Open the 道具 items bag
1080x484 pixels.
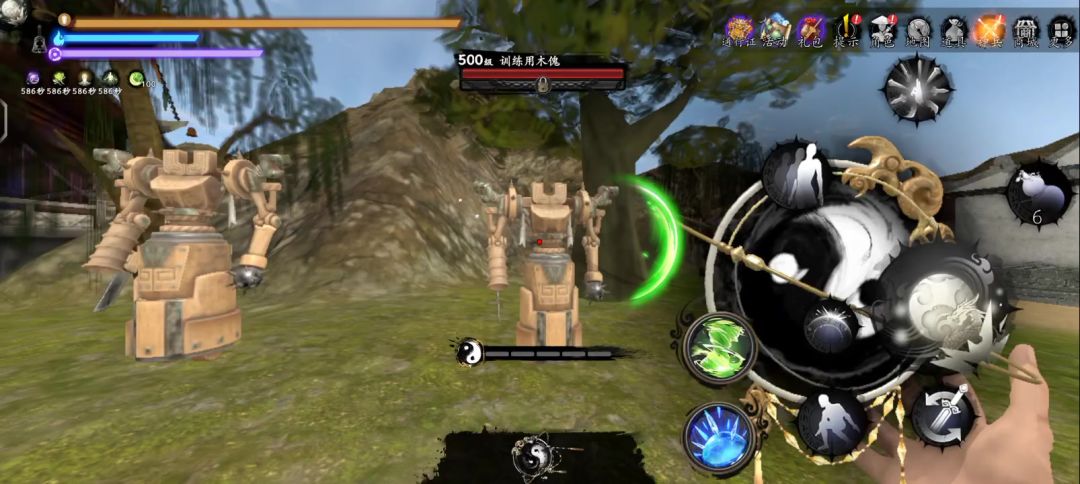pyautogui.click(x=955, y=30)
